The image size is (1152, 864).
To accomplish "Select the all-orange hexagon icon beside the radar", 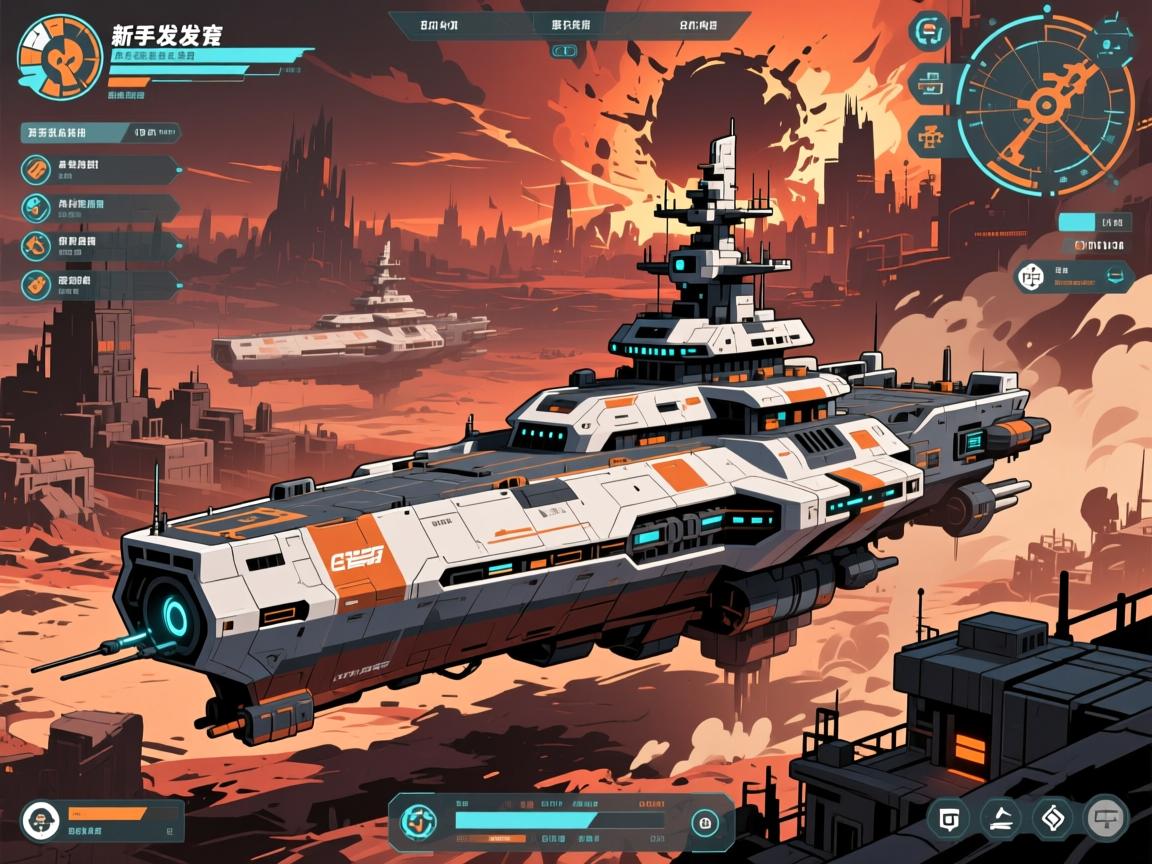I will (928, 136).
